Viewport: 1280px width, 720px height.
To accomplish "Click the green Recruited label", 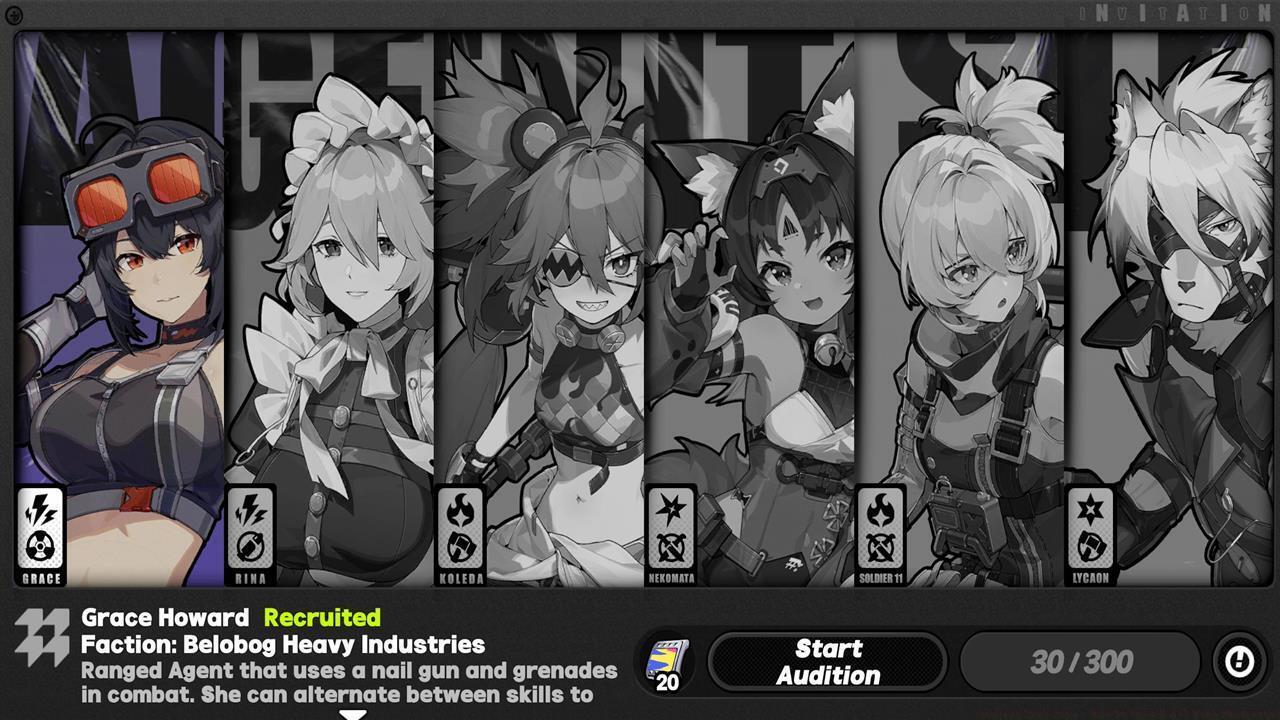I will 320,616.
